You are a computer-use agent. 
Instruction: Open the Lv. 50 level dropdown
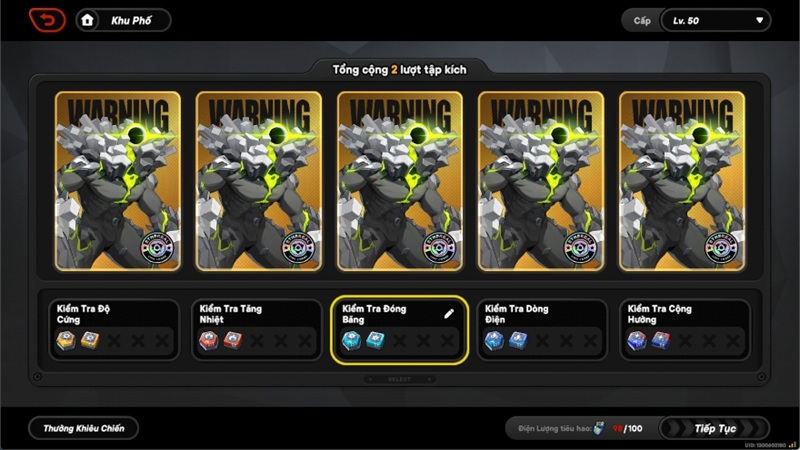(x=715, y=20)
